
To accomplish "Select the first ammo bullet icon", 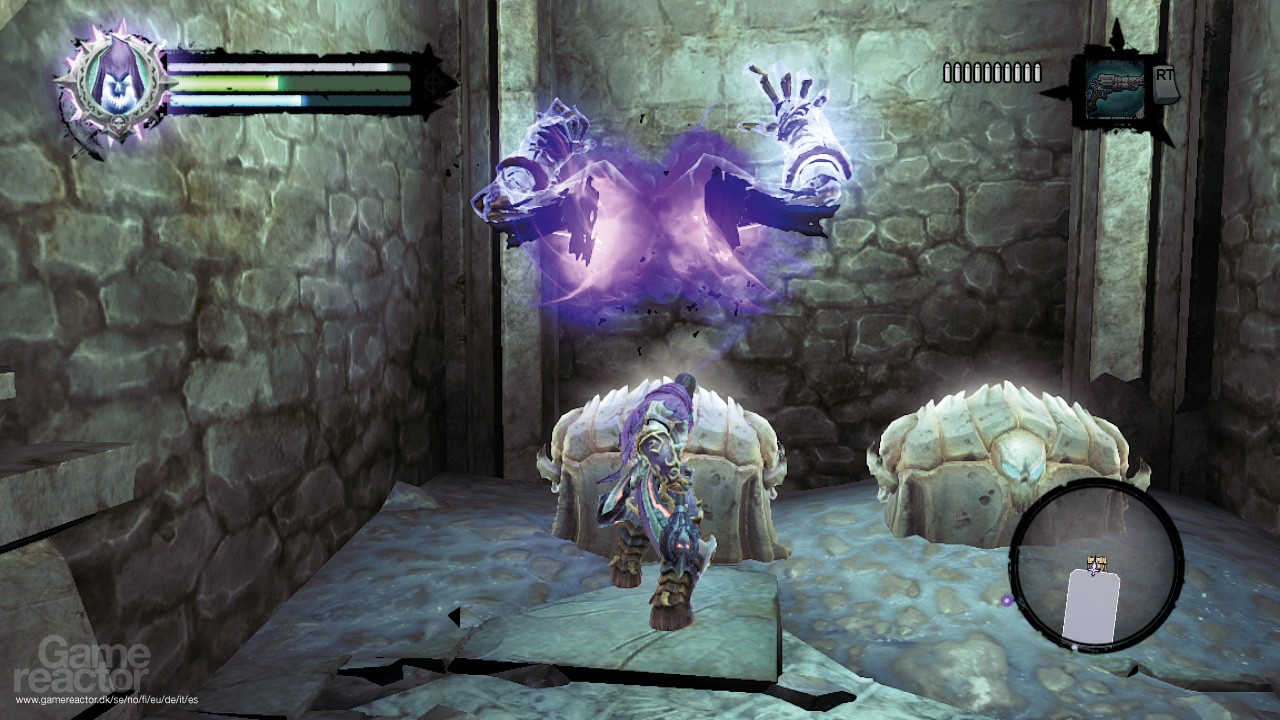I will click(x=946, y=72).
